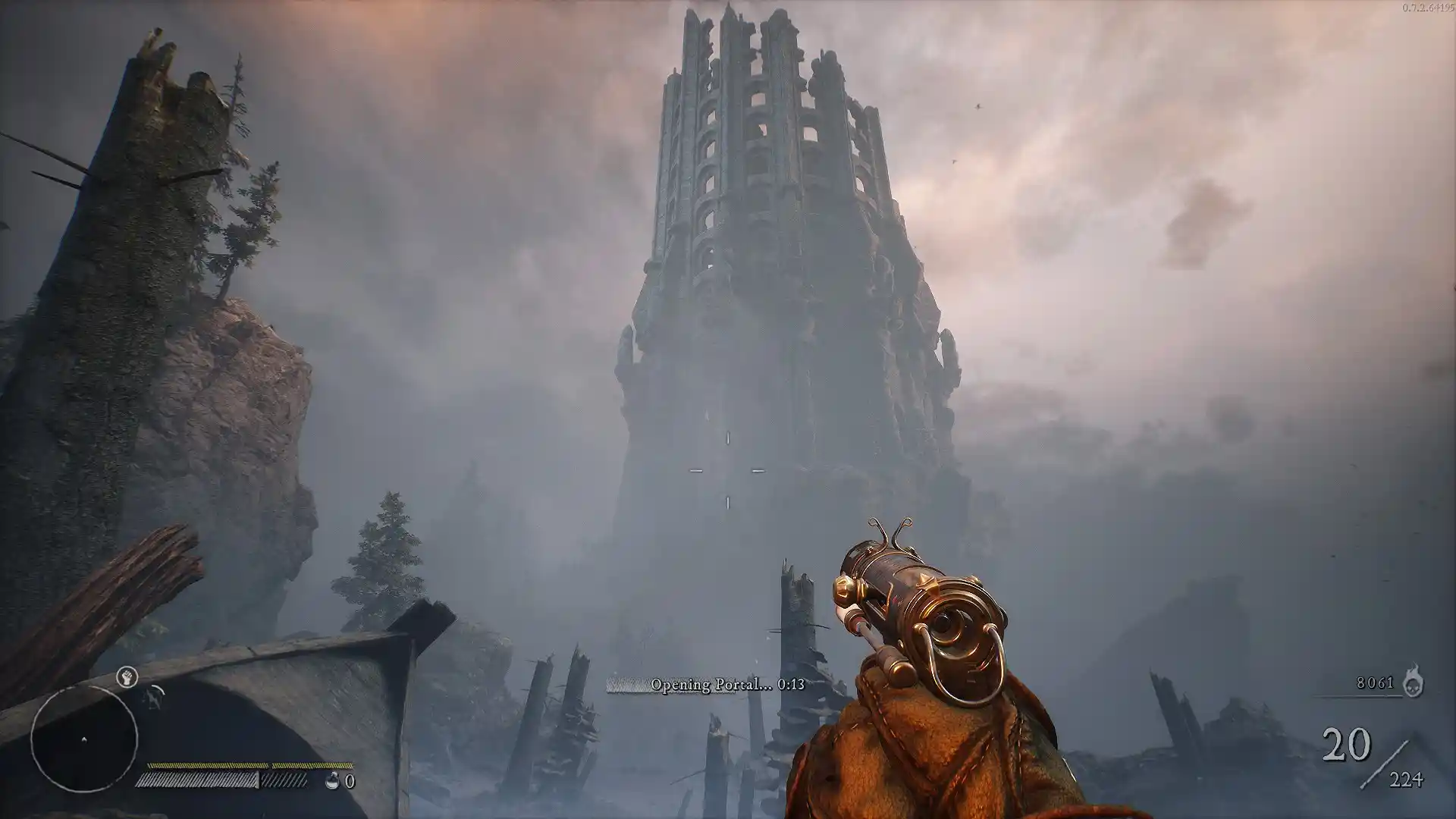Select the fist melee ability icon

(127, 677)
